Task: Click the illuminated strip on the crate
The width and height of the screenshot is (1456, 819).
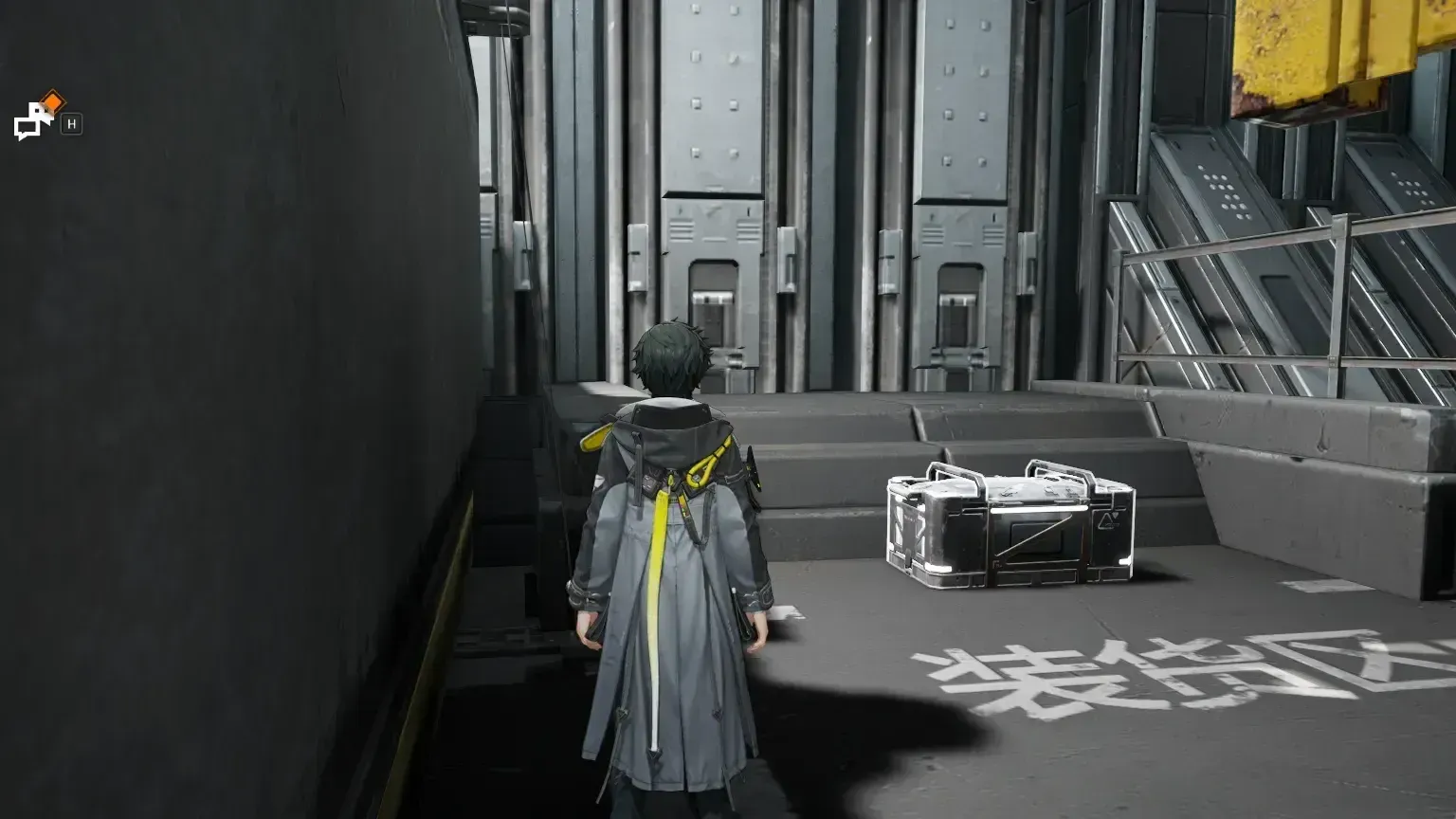Action: [1033, 509]
